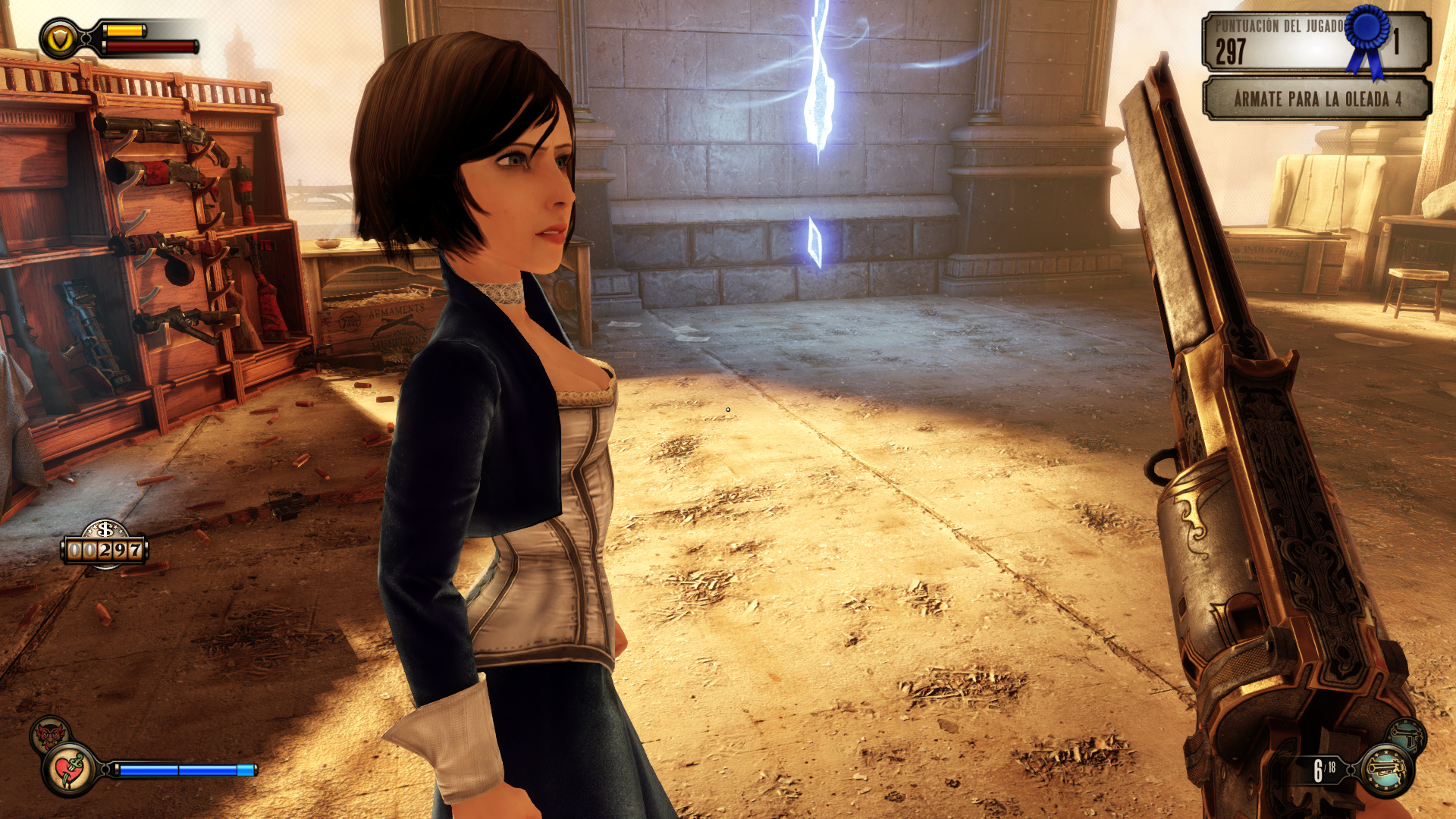Image resolution: width=1456 pixels, height=819 pixels.
Task: Open the 'Ármate para la oleada 4' objective
Action: [x=1316, y=99]
